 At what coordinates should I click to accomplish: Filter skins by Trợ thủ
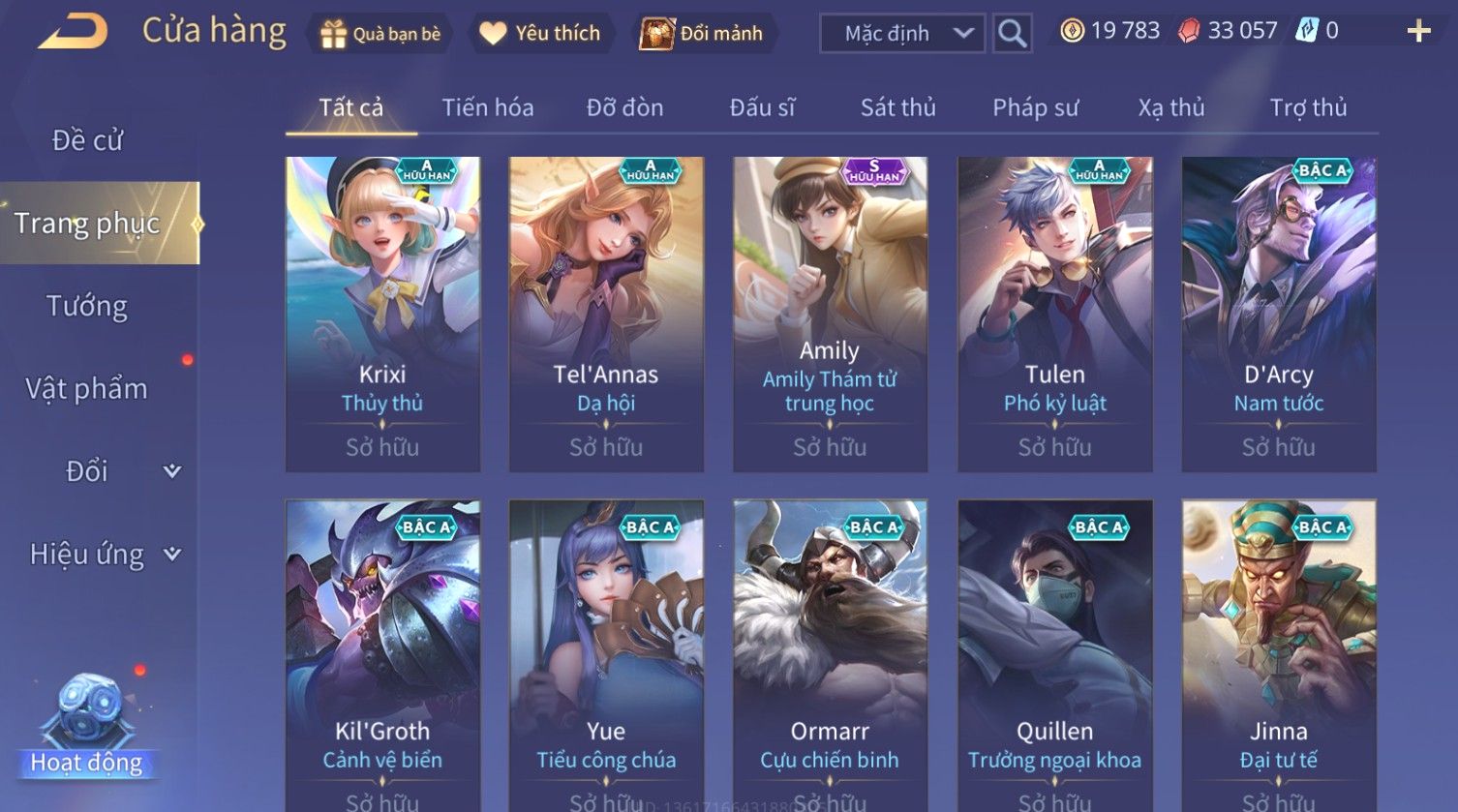(x=1308, y=107)
